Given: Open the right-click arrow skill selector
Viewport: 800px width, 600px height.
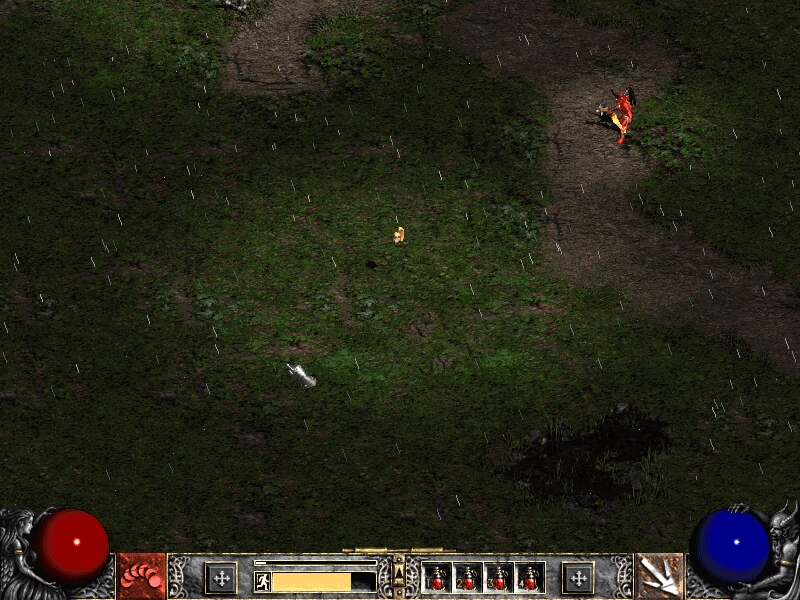Looking at the screenshot, I should [x=659, y=577].
